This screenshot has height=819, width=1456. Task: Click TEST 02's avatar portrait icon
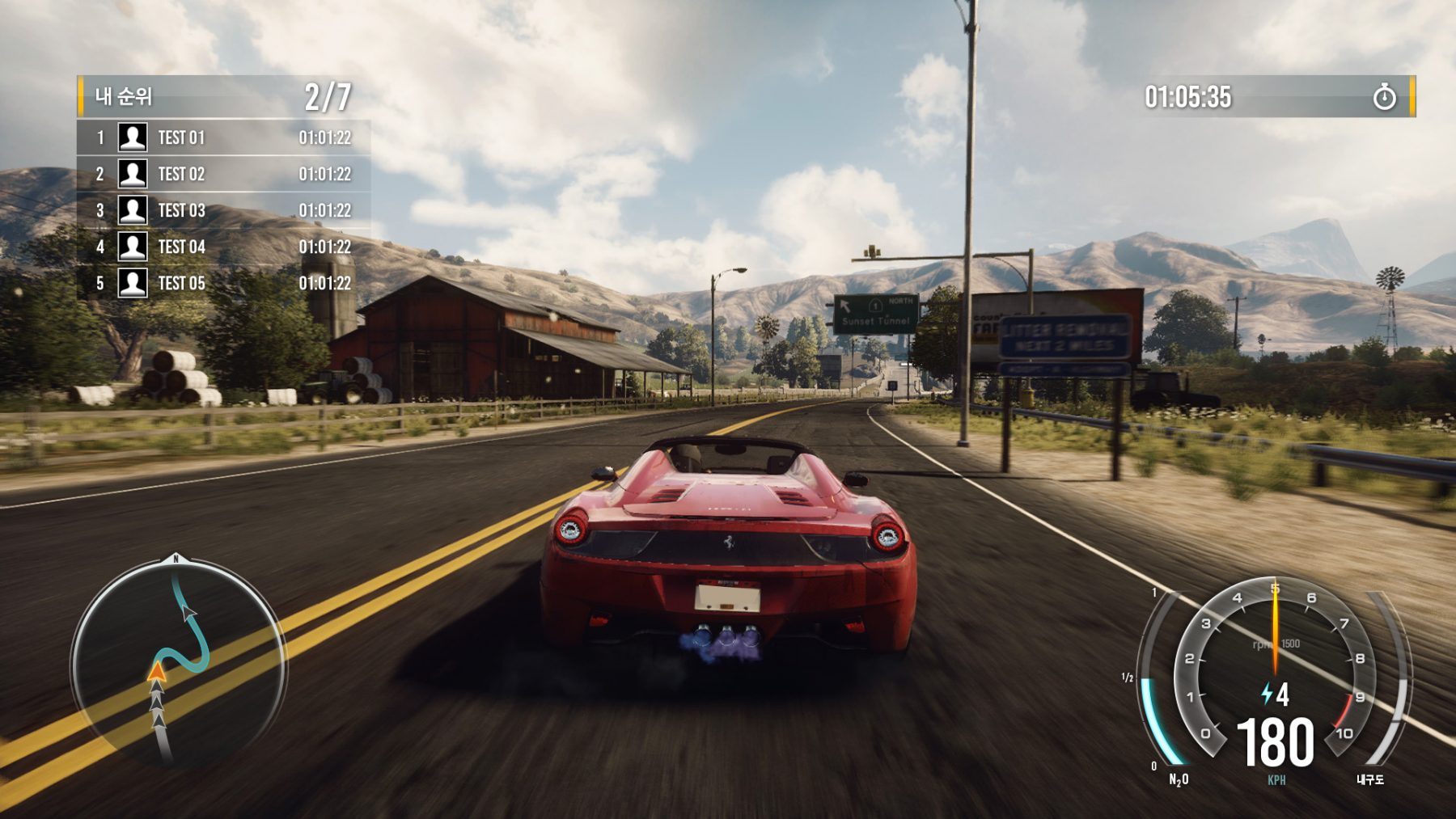click(x=133, y=174)
